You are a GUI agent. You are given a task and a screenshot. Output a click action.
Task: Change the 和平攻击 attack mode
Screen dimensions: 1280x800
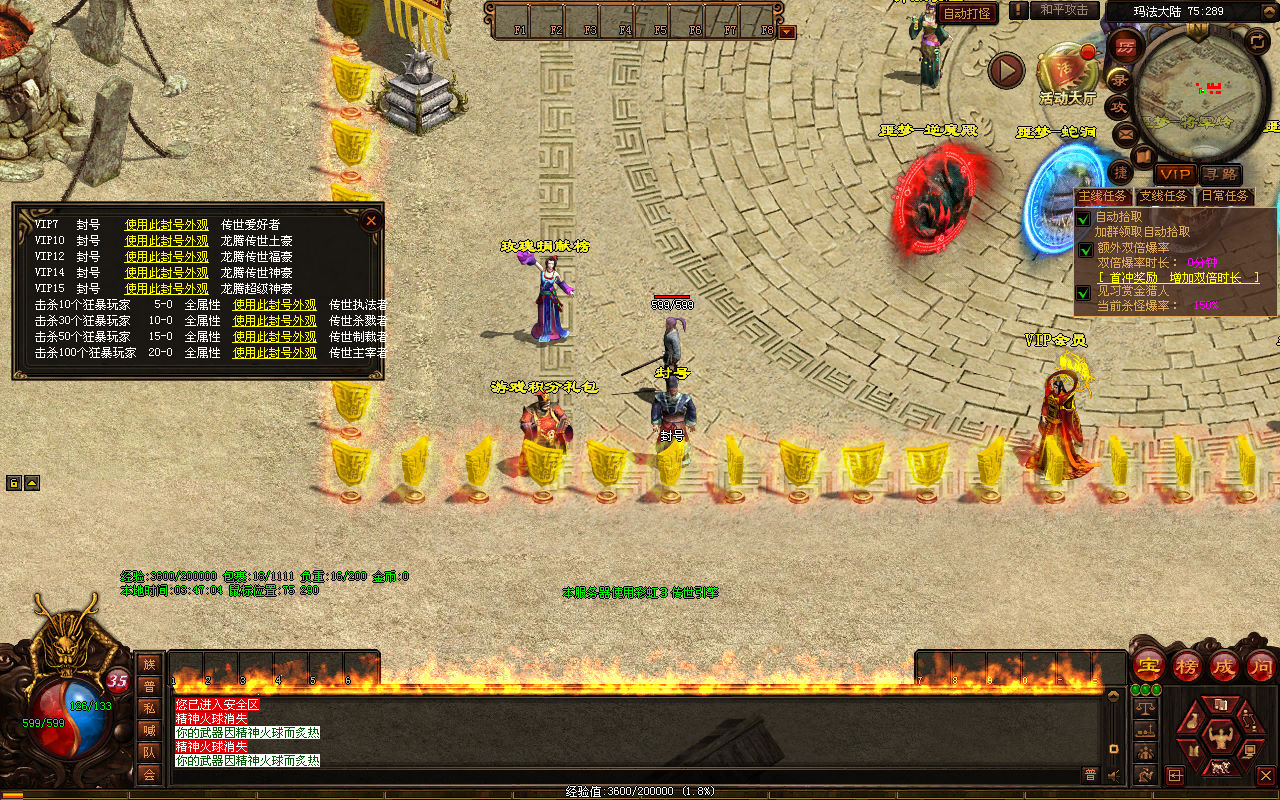coord(1064,10)
